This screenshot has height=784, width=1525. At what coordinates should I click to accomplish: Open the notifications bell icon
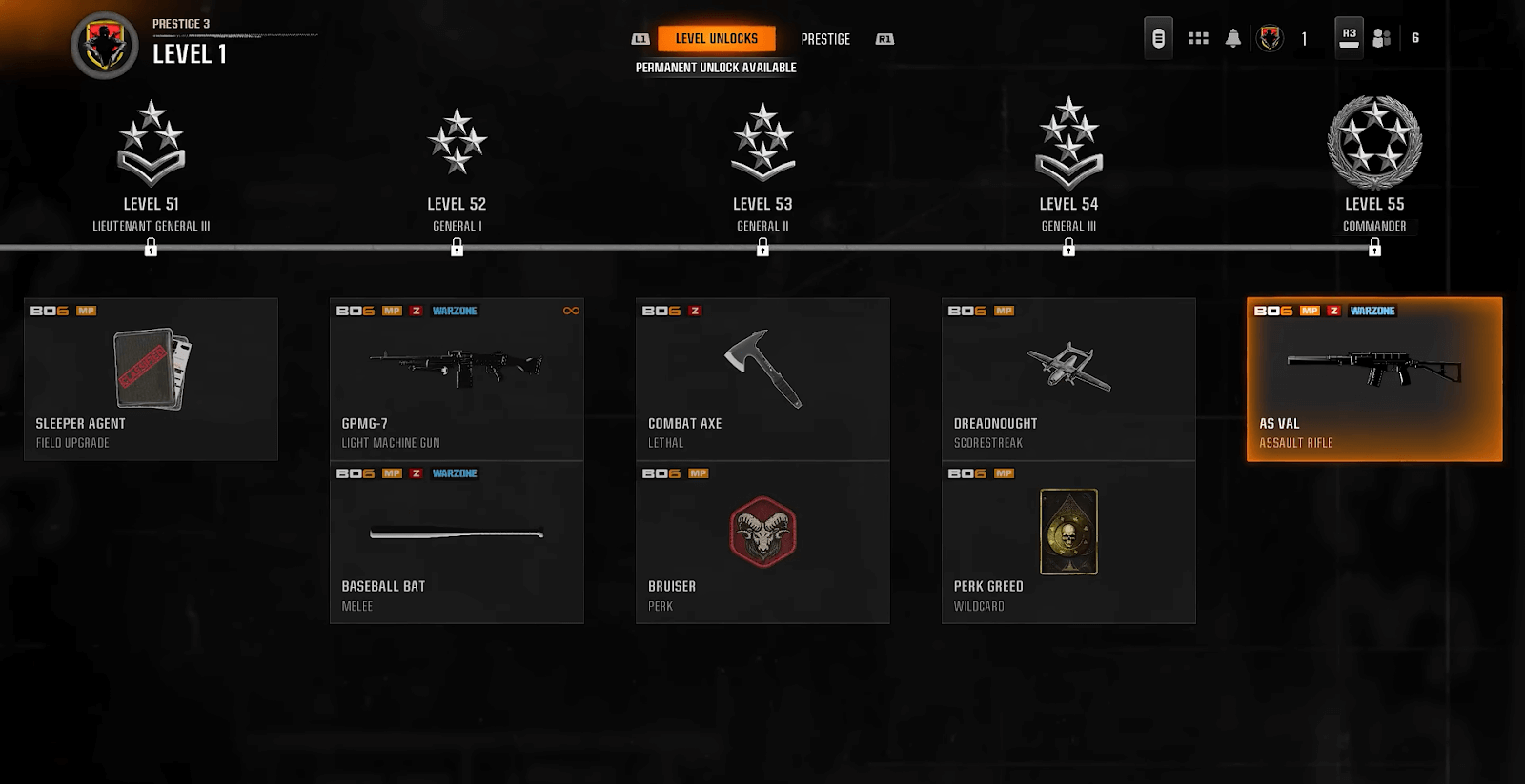pyautogui.click(x=1233, y=36)
